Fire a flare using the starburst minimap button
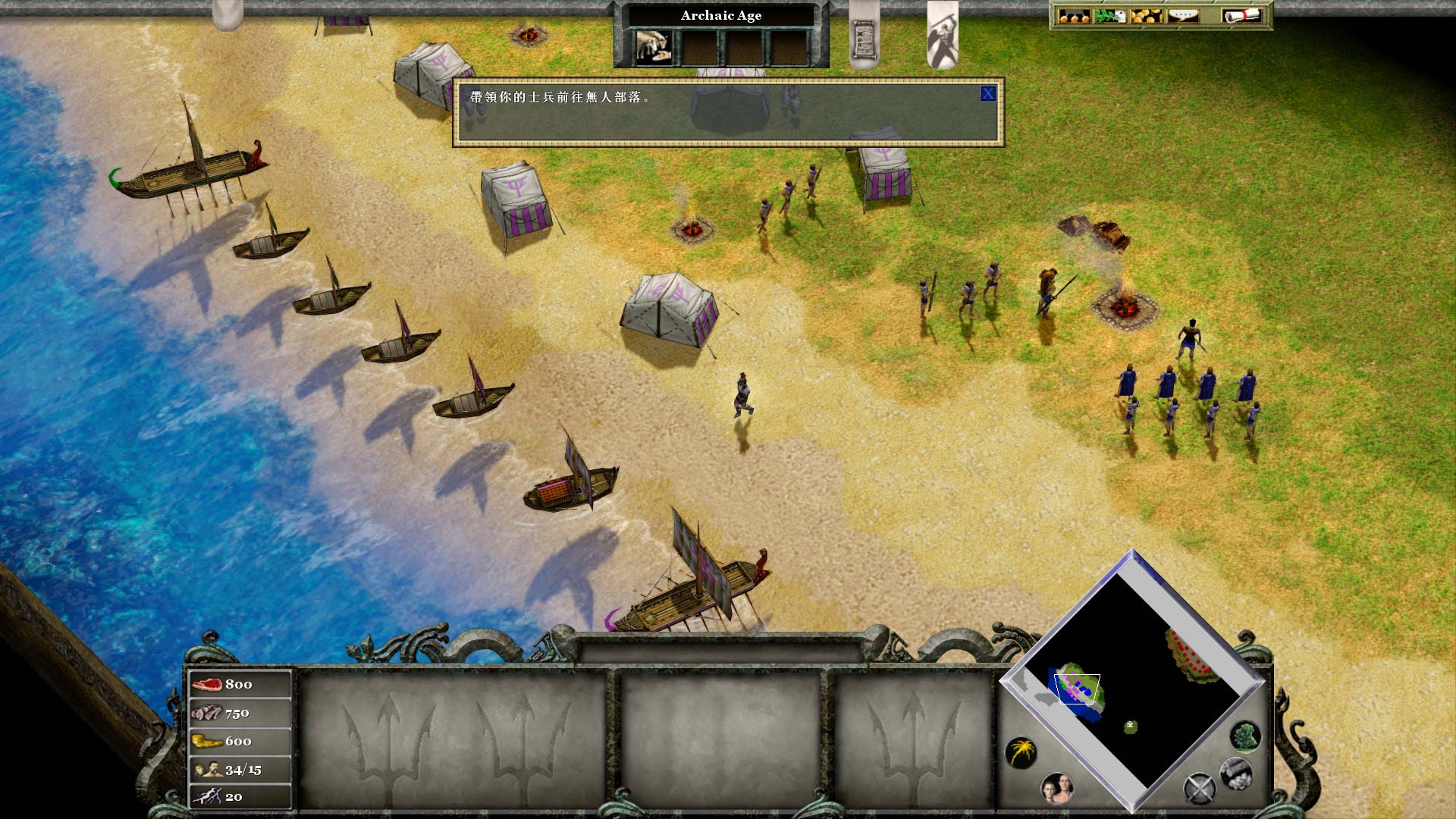This screenshot has width=1456, height=819. pos(1022,752)
